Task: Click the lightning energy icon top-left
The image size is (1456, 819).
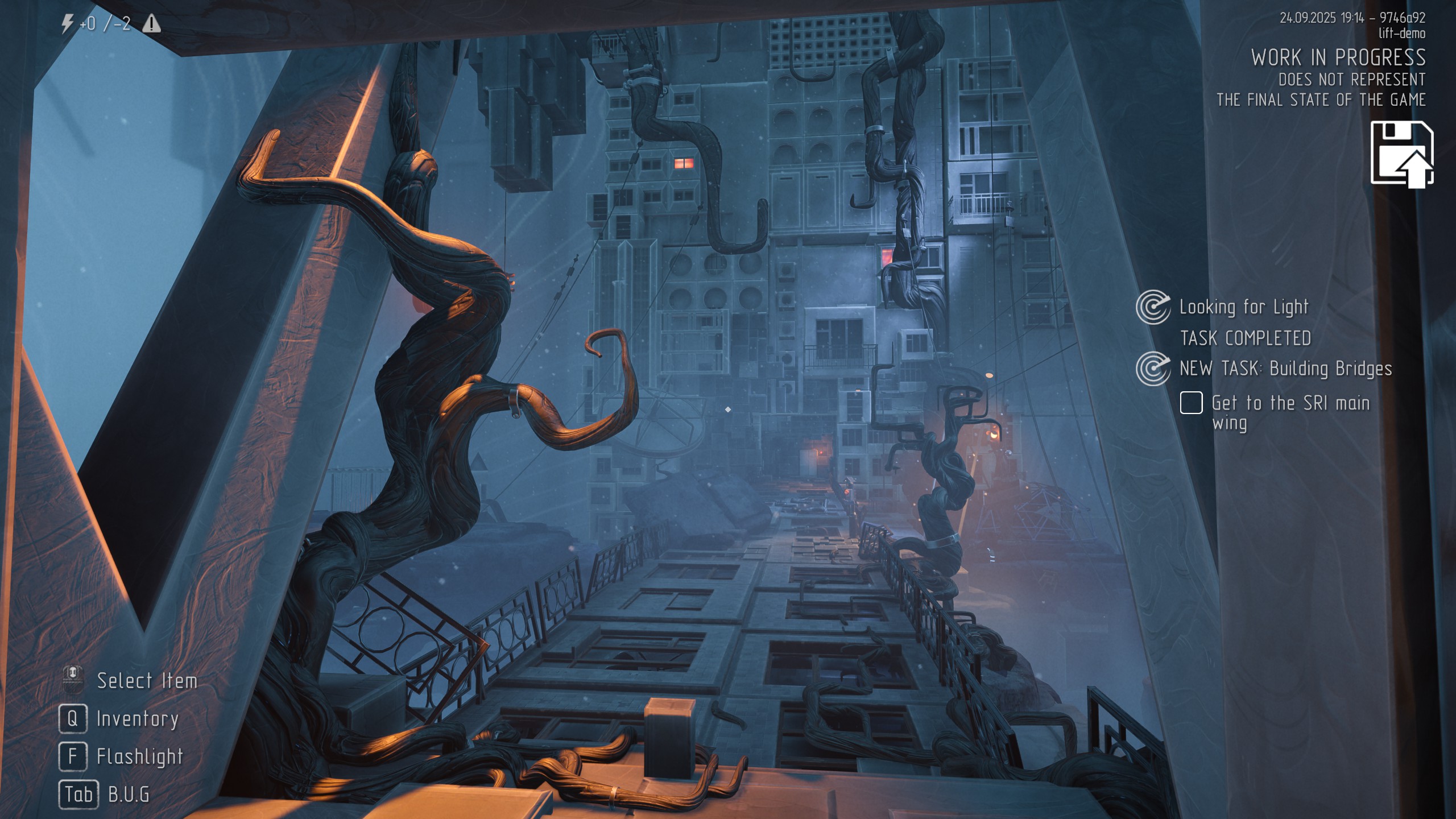Action: click(x=68, y=24)
